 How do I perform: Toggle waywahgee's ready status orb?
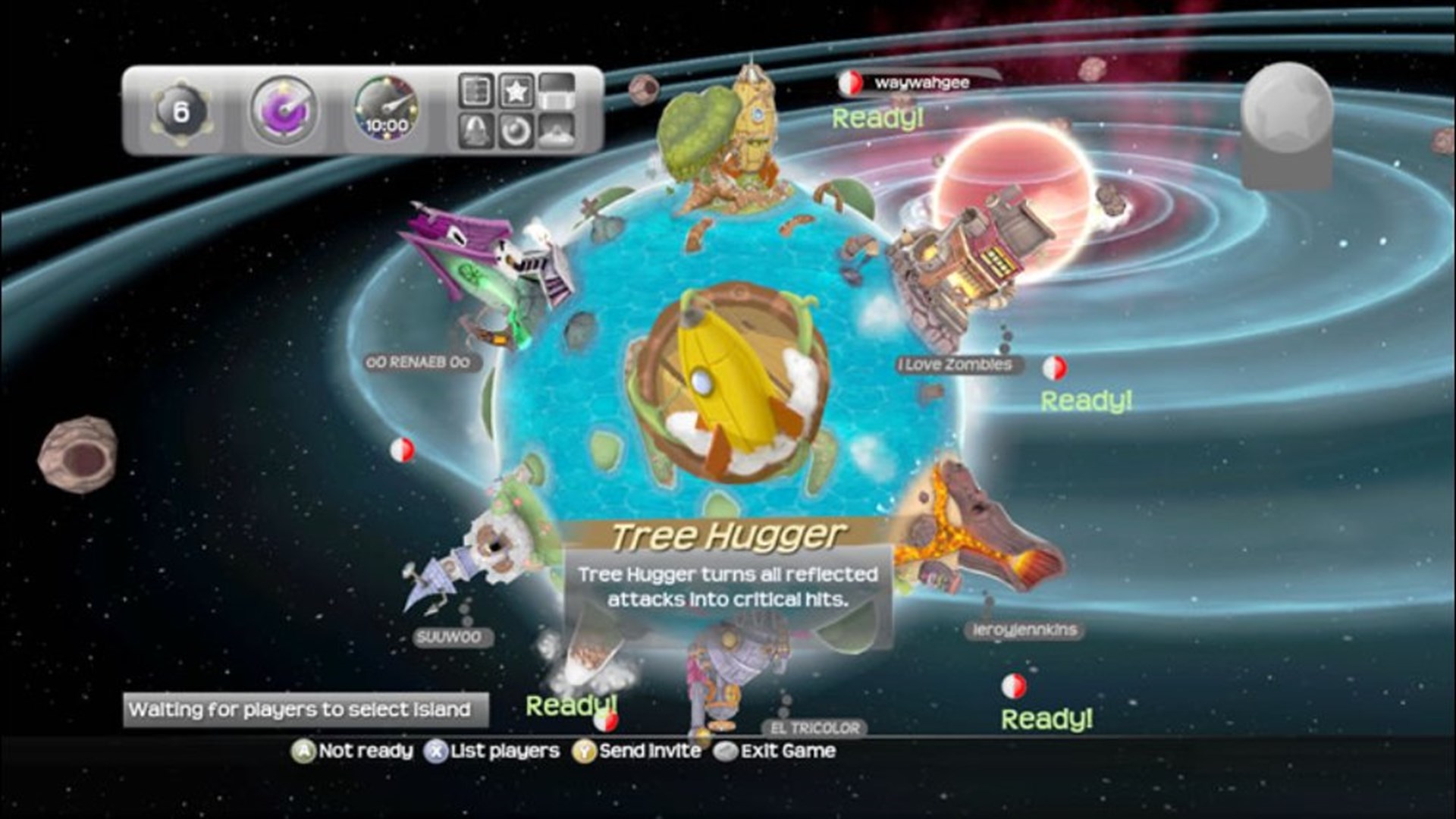click(x=849, y=82)
